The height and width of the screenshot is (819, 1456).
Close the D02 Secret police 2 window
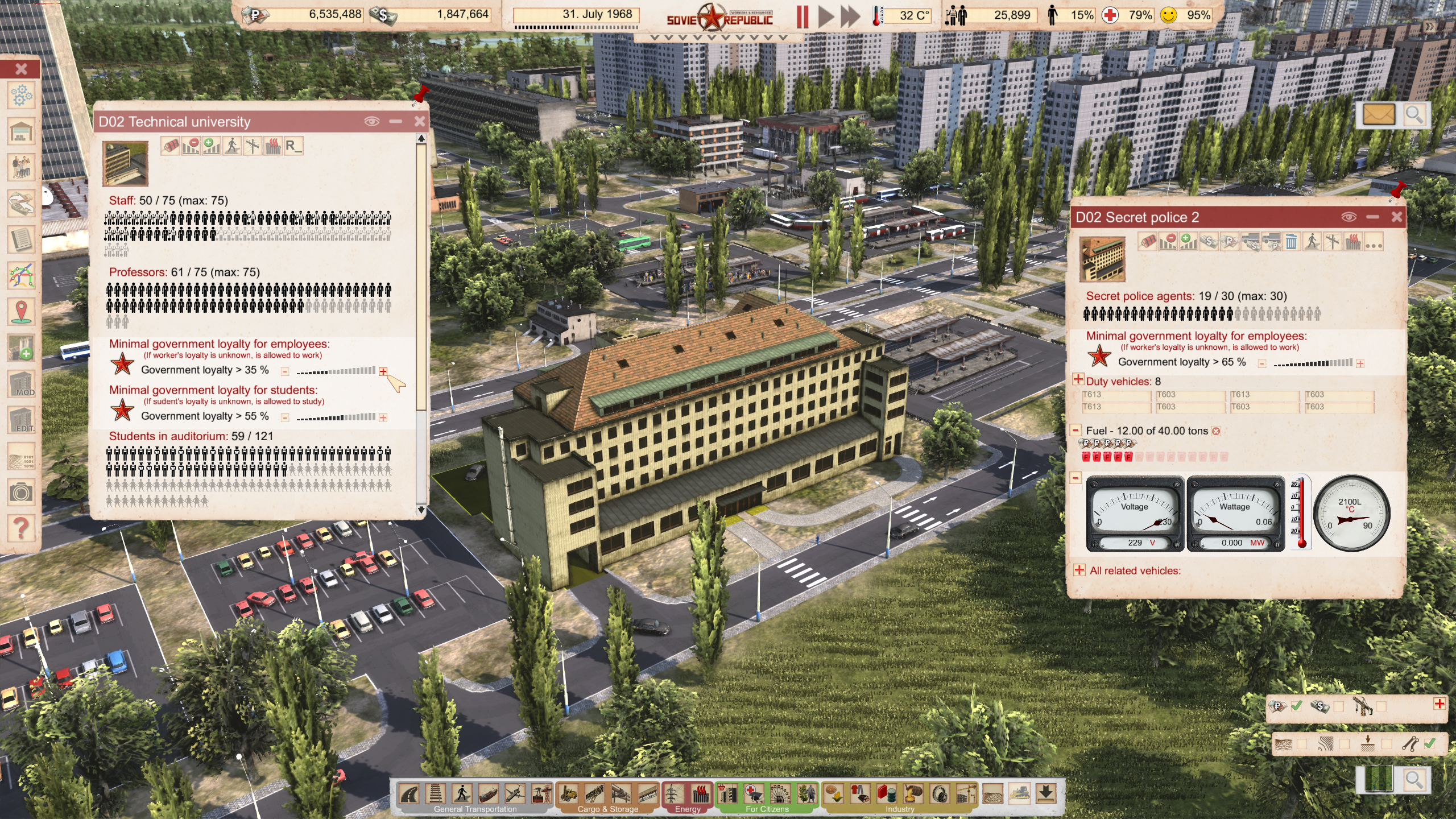point(1396,217)
